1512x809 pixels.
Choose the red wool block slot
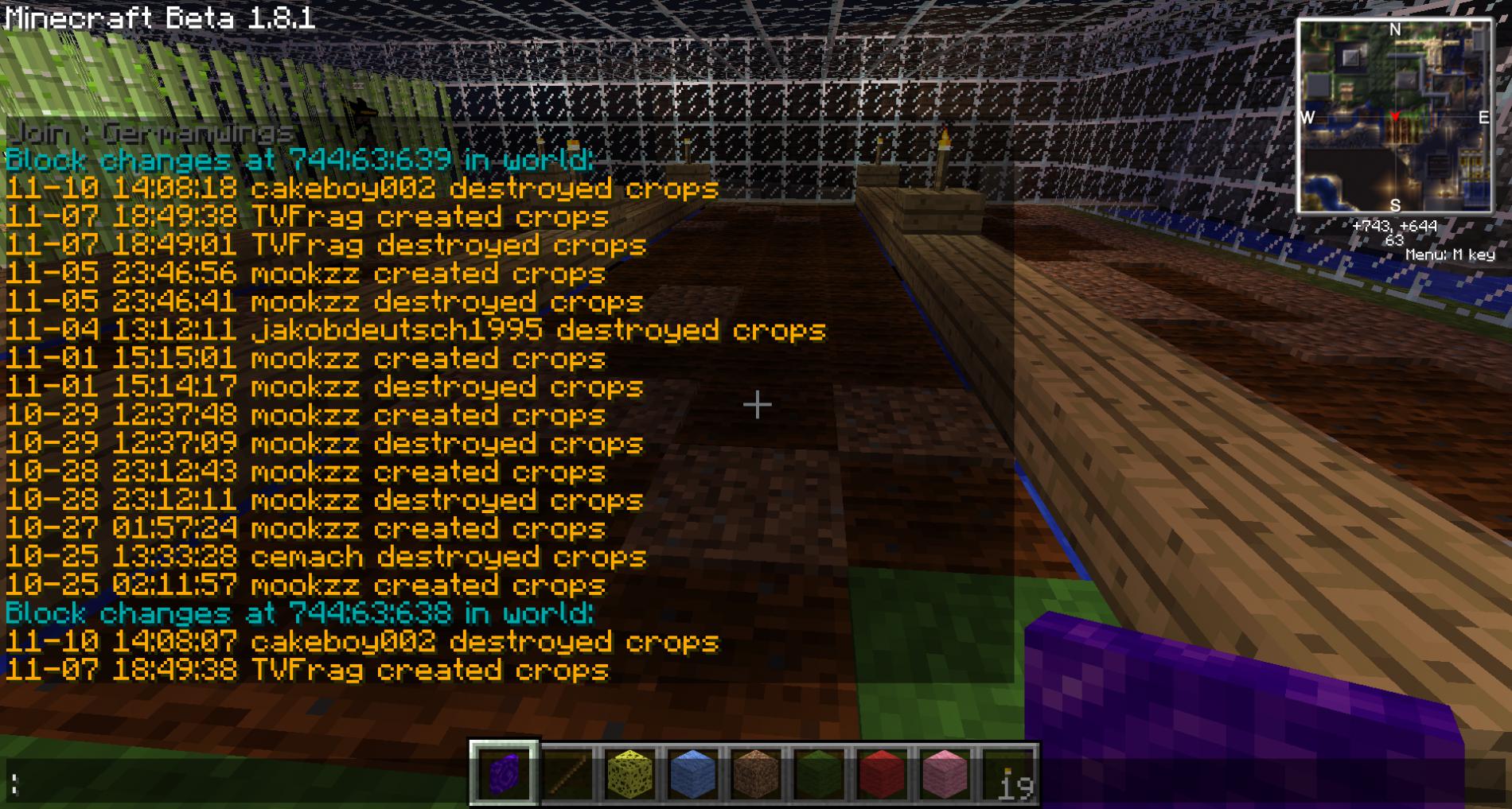click(881, 773)
